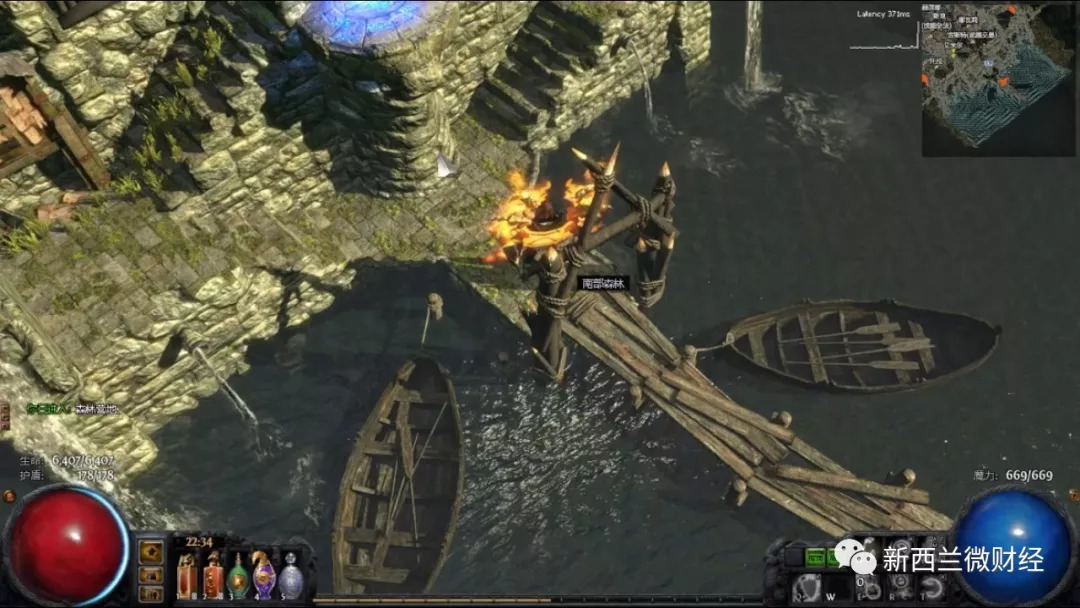Use the swirling arrow skill on T
This screenshot has width=1080, height=608.
[931, 588]
